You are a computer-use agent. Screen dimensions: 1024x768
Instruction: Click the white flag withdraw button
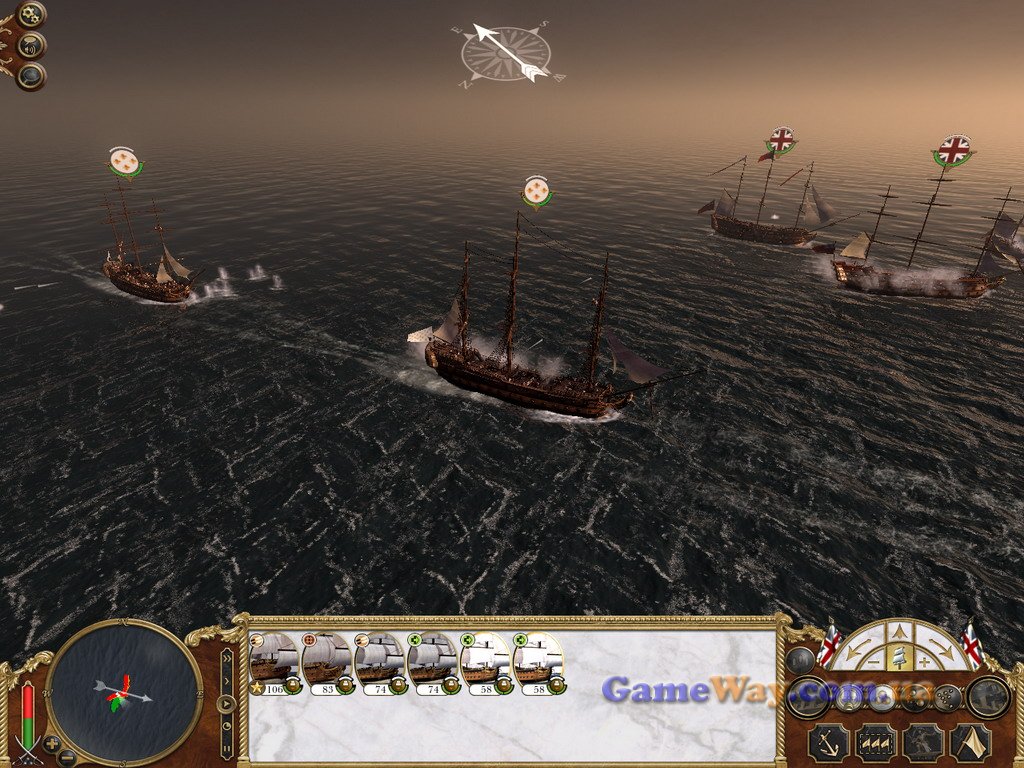969,742
